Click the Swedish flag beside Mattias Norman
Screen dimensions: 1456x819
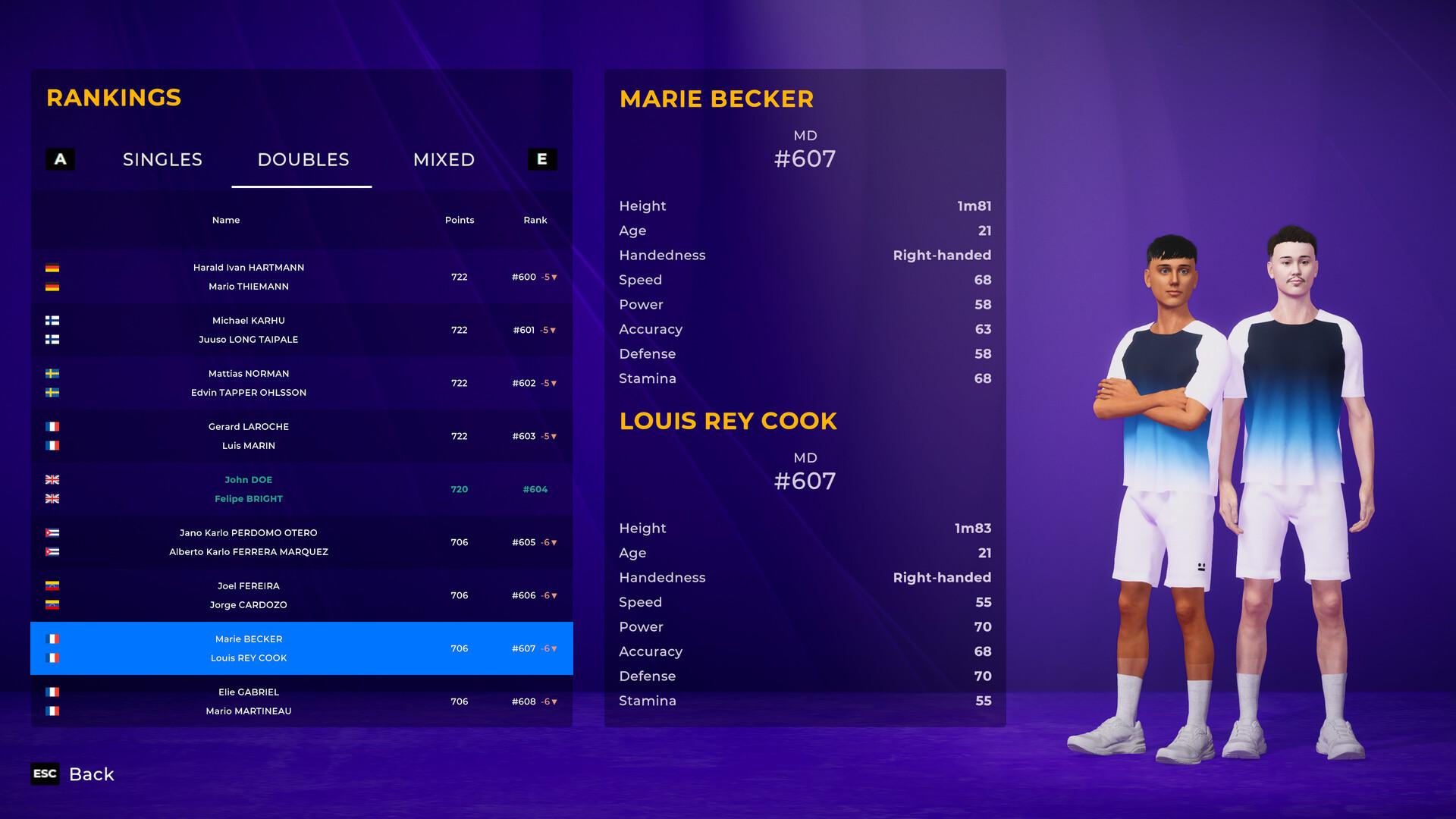pyautogui.click(x=52, y=373)
